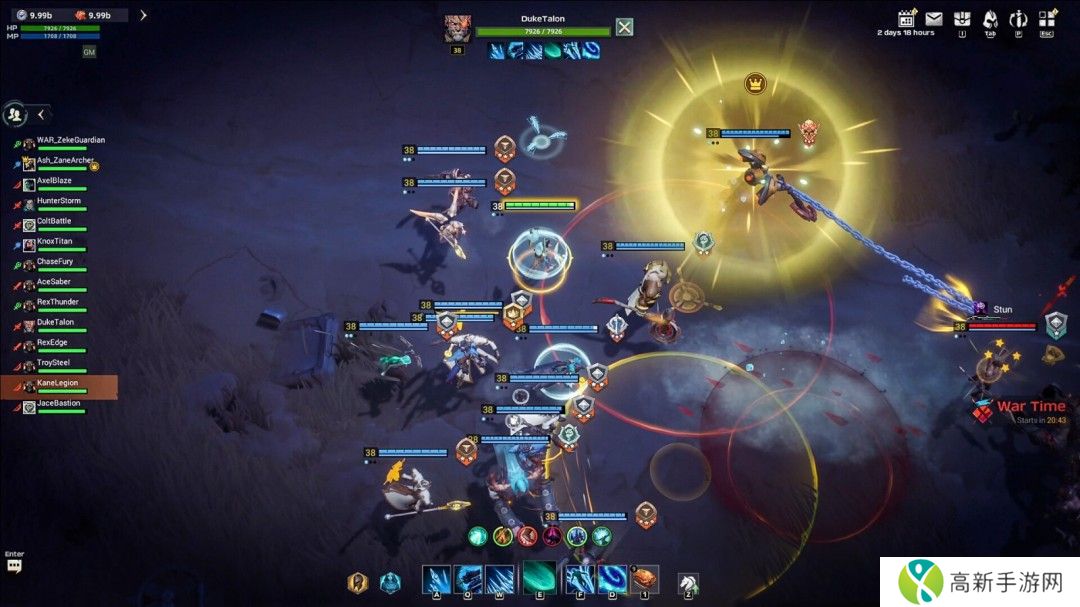Open the character helmet icon
The height and width of the screenshot is (607, 1080).
(990, 19)
